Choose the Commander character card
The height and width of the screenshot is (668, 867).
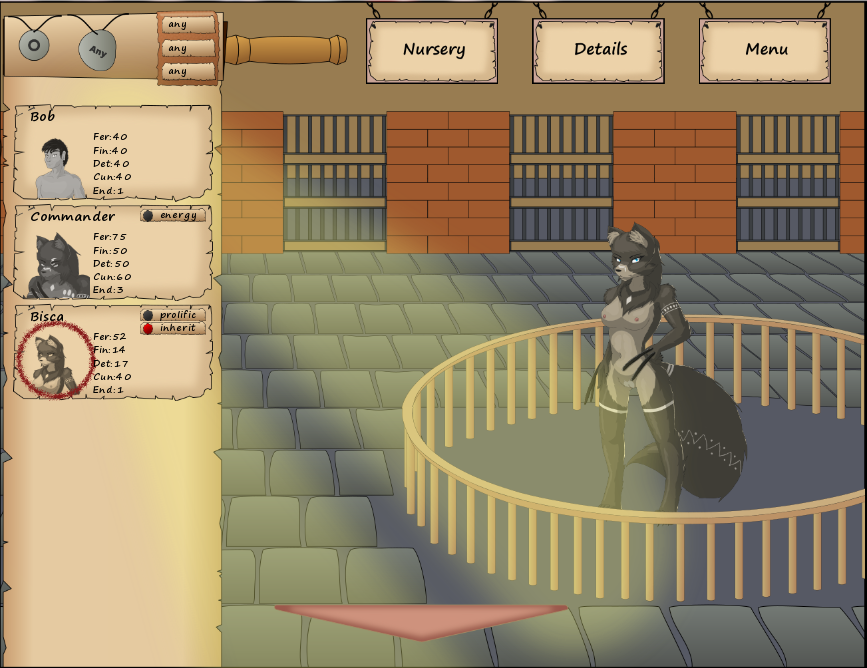click(113, 252)
